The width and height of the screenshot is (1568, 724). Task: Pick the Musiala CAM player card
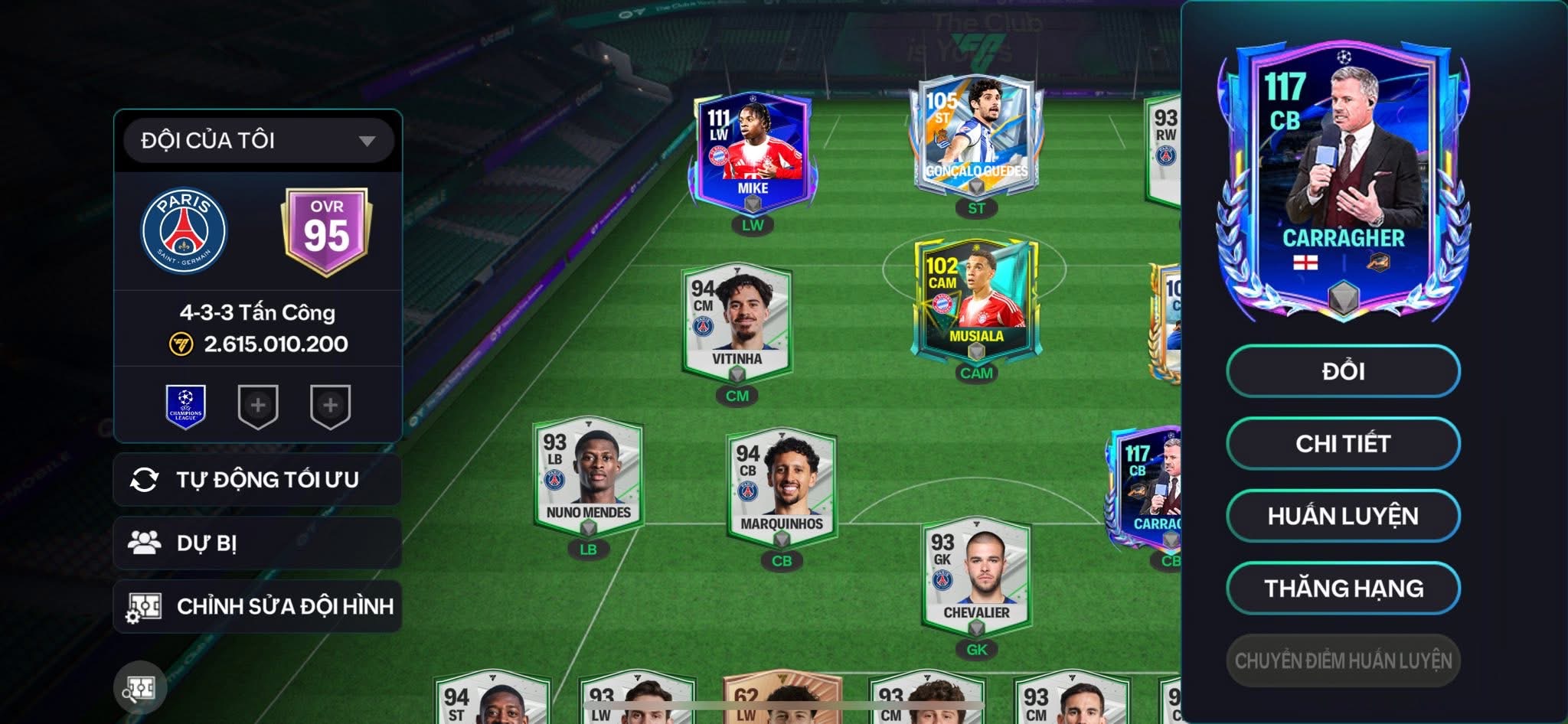pyautogui.click(x=975, y=302)
